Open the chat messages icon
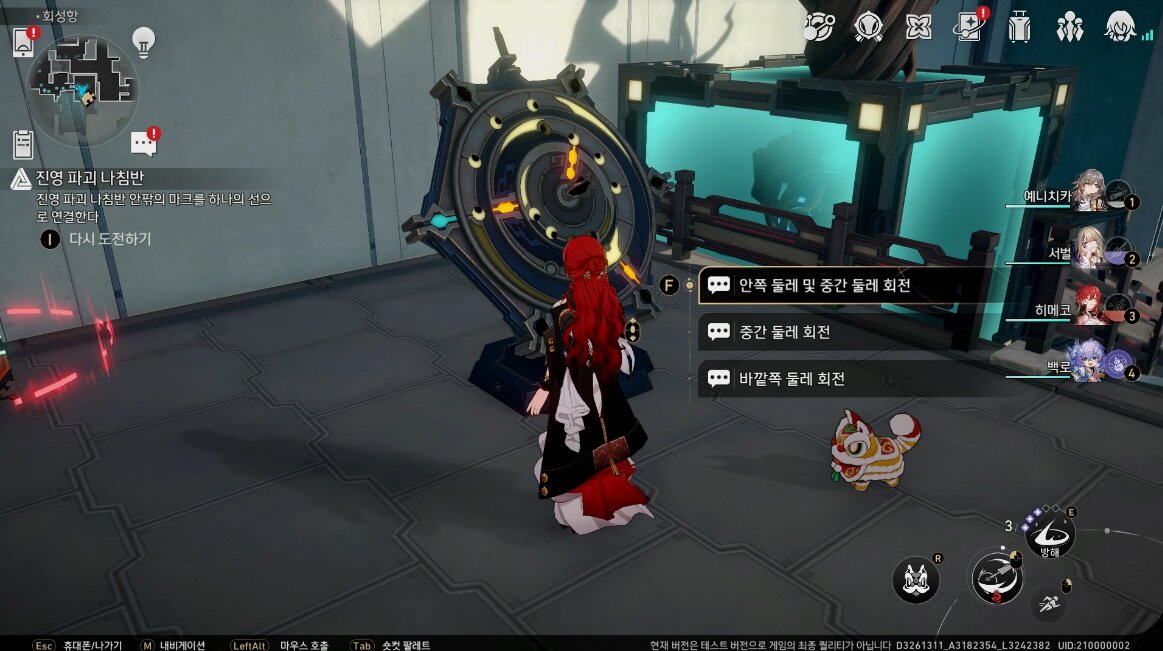The image size is (1163, 651). coord(144,145)
